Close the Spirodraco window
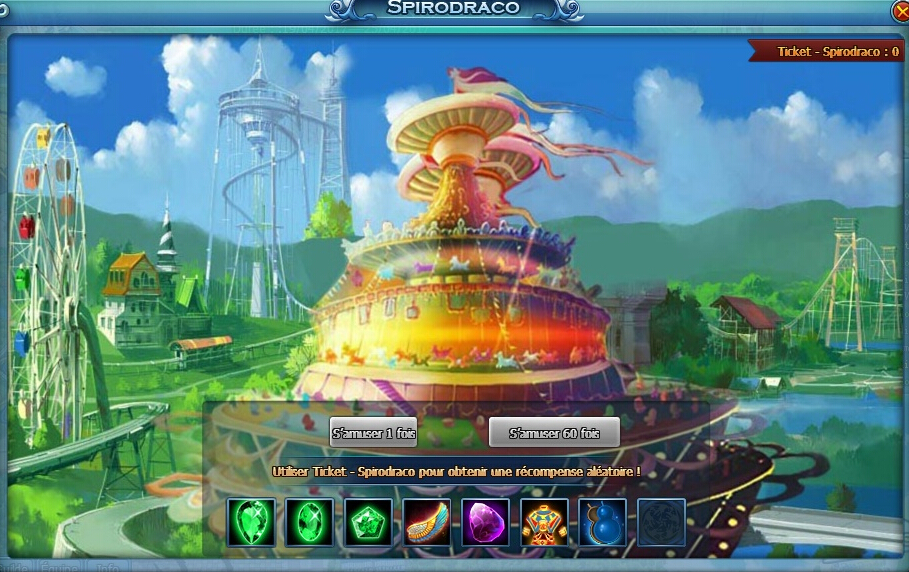This screenshot has width=909, height=572. [x=899, y=10]
